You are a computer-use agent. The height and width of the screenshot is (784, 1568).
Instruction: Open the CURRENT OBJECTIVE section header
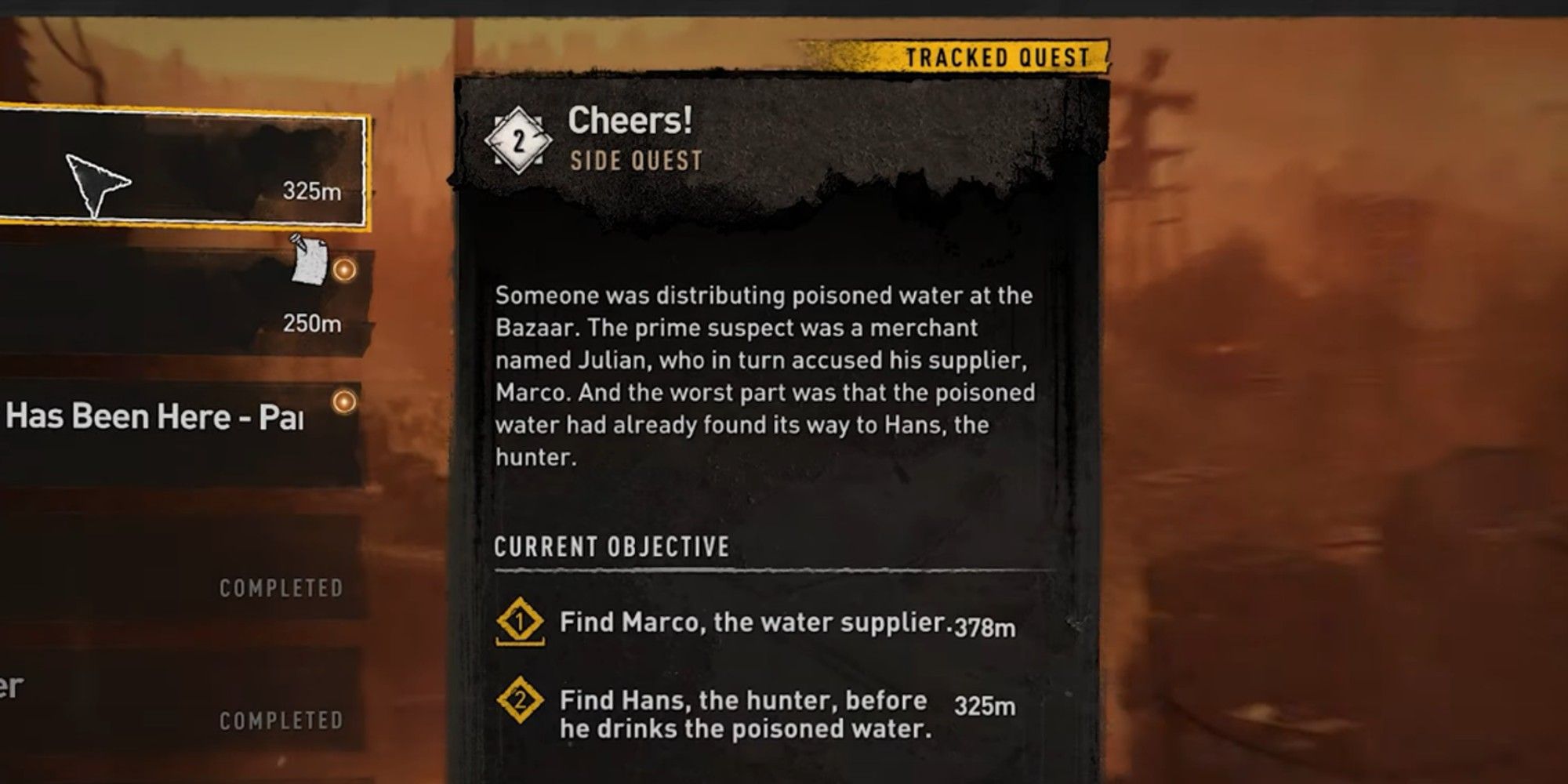pyautogui.click(x=612, y=546)
